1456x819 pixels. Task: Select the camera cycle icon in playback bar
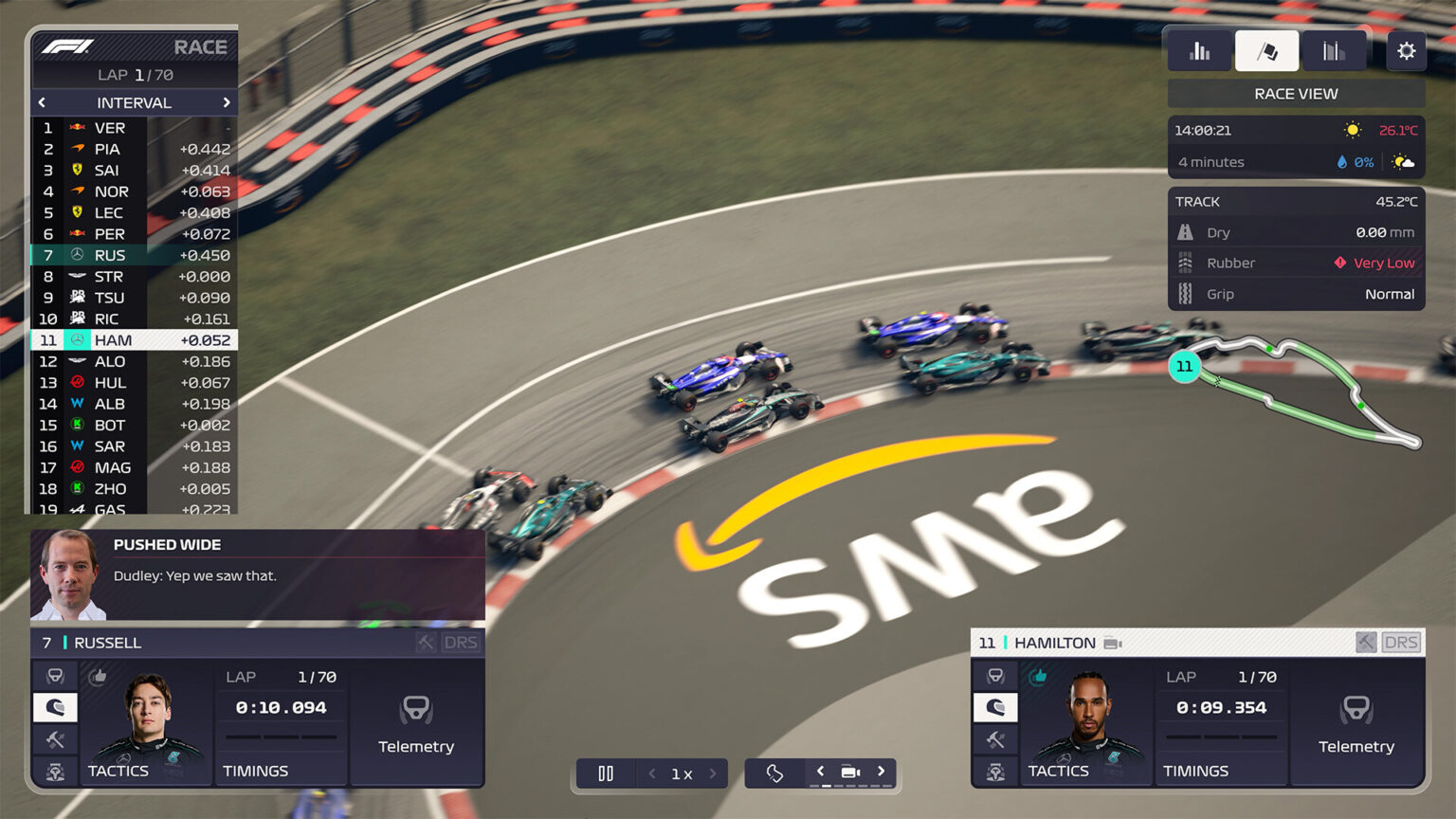(850, 773)
